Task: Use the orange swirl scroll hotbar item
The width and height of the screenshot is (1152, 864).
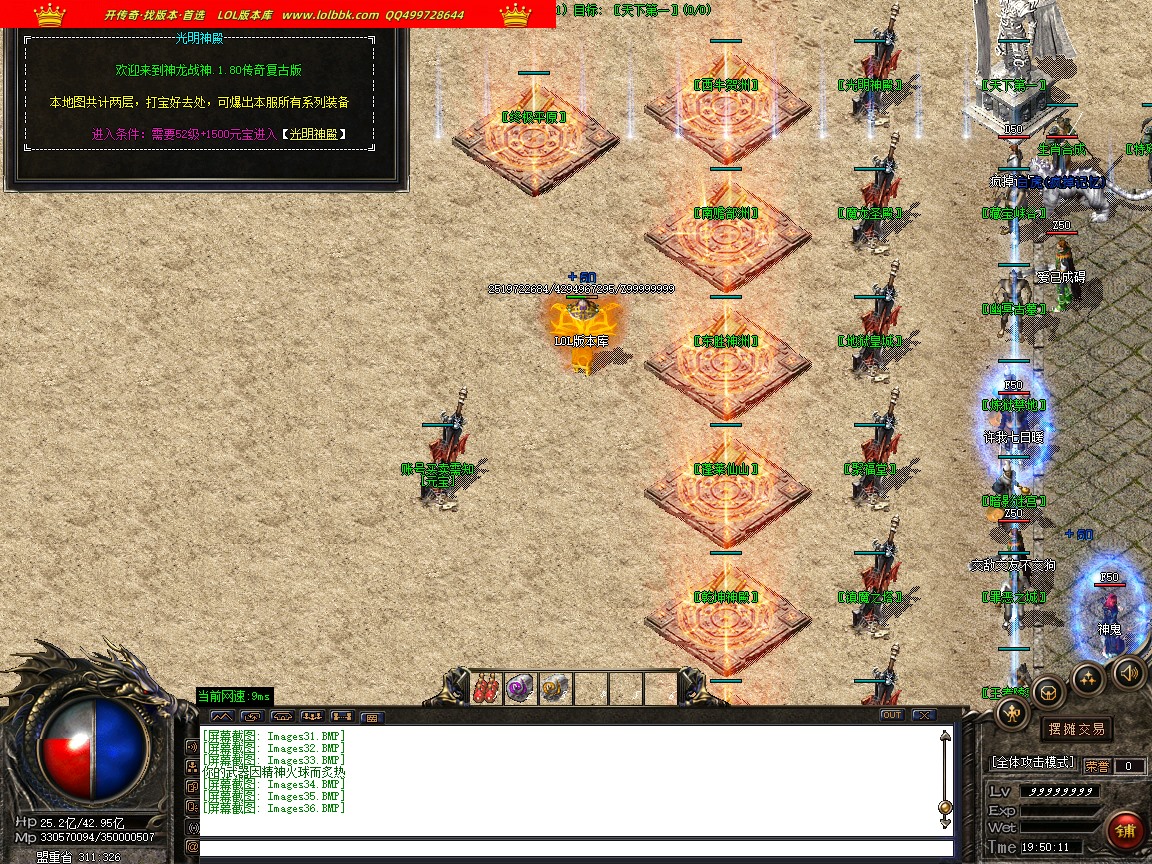Action: (x=554, y=689)
